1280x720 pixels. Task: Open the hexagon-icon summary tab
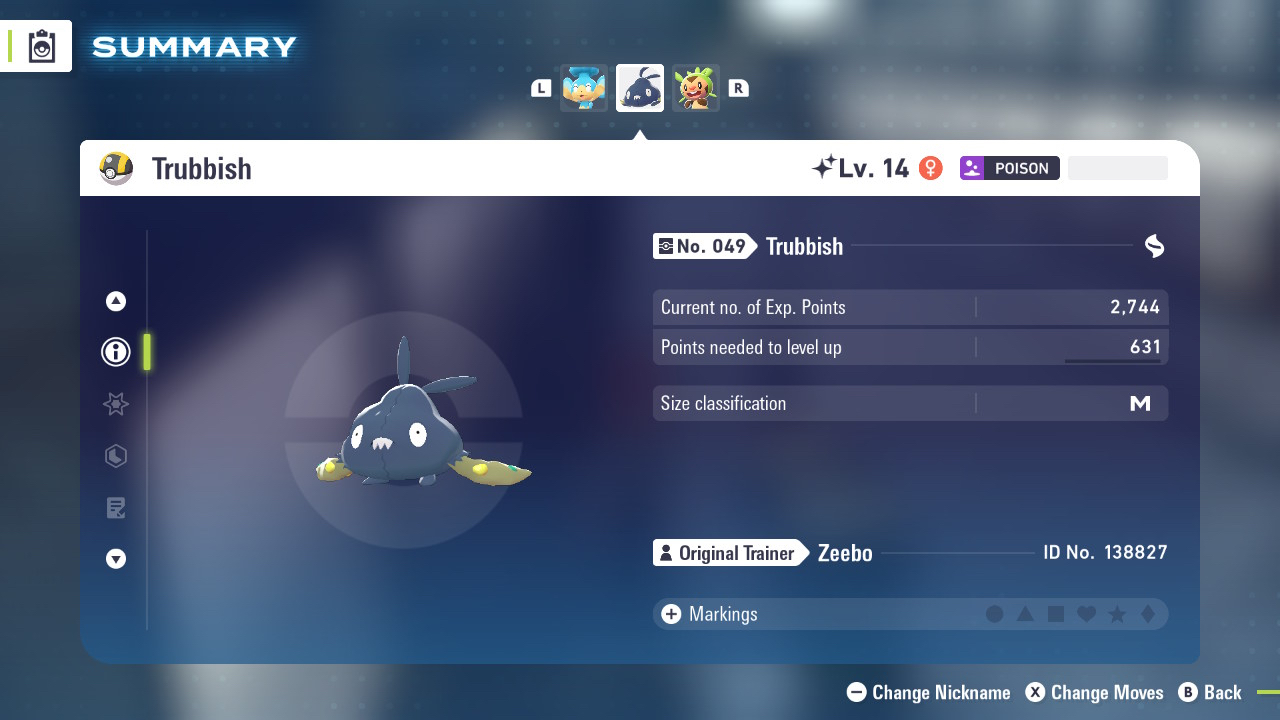116,456
